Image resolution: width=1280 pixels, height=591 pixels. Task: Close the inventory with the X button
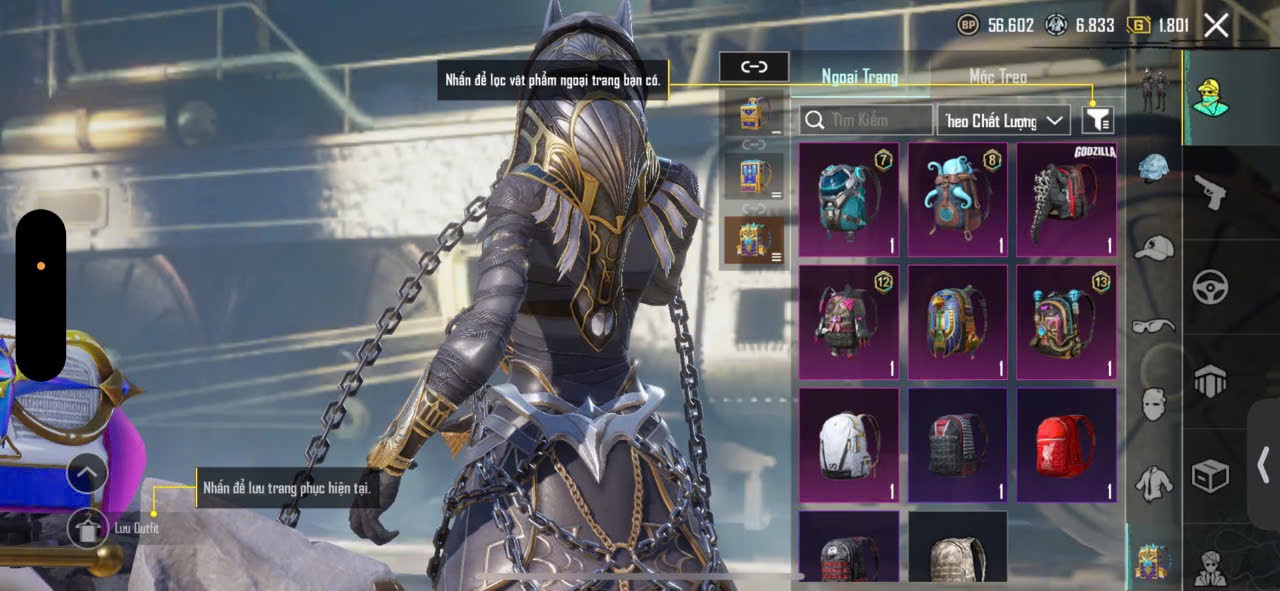1216,26
